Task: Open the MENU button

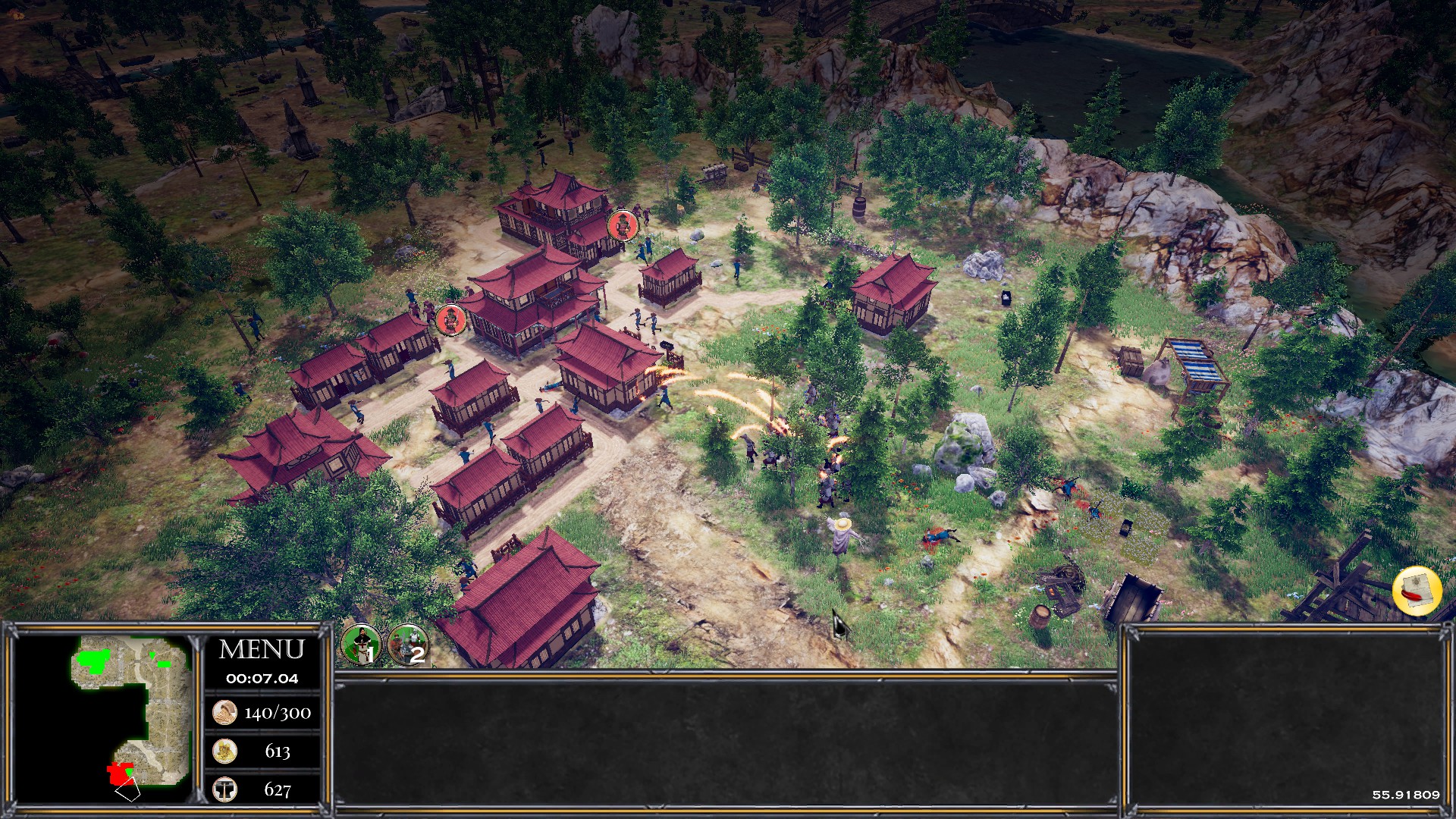Action: (261, 650)
